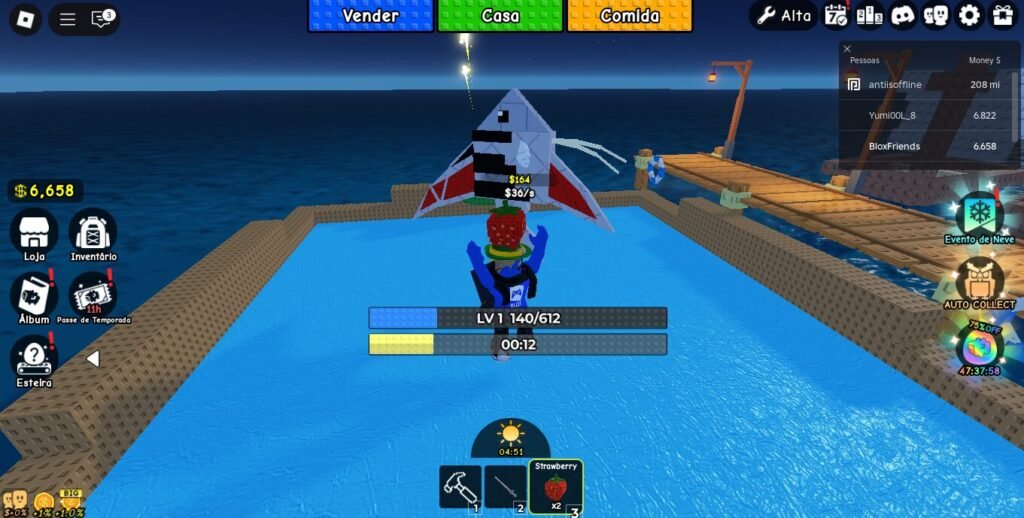1024x518 pixels.
Task: Change the Alta graphics quality setting
Action: click(784, 15)
